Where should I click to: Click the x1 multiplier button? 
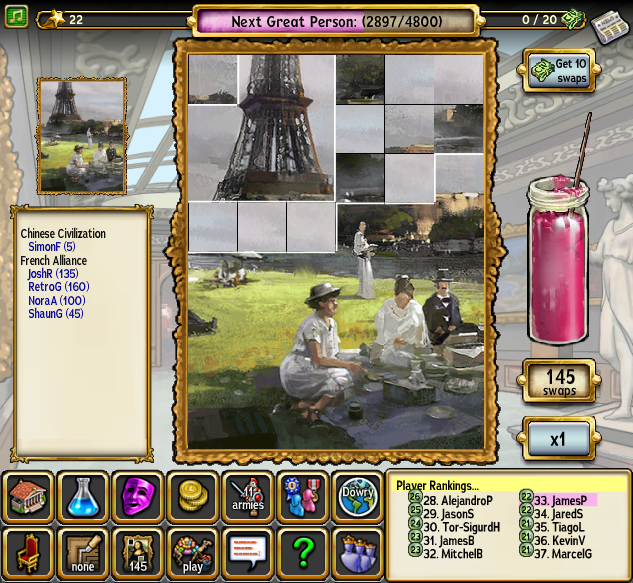click(559, 438)
